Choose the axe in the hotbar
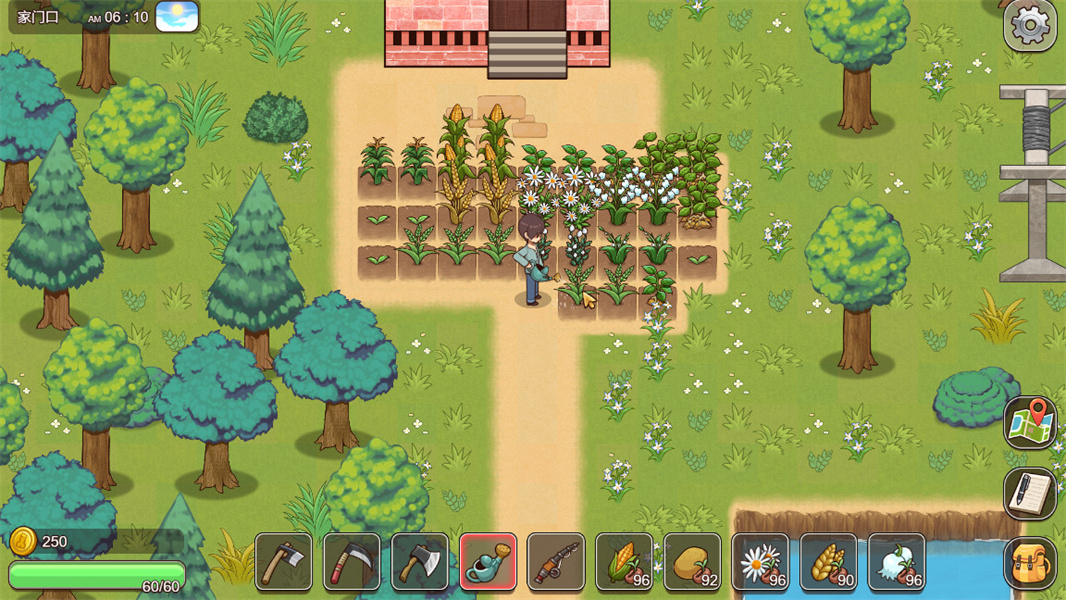 coord(420,561)
